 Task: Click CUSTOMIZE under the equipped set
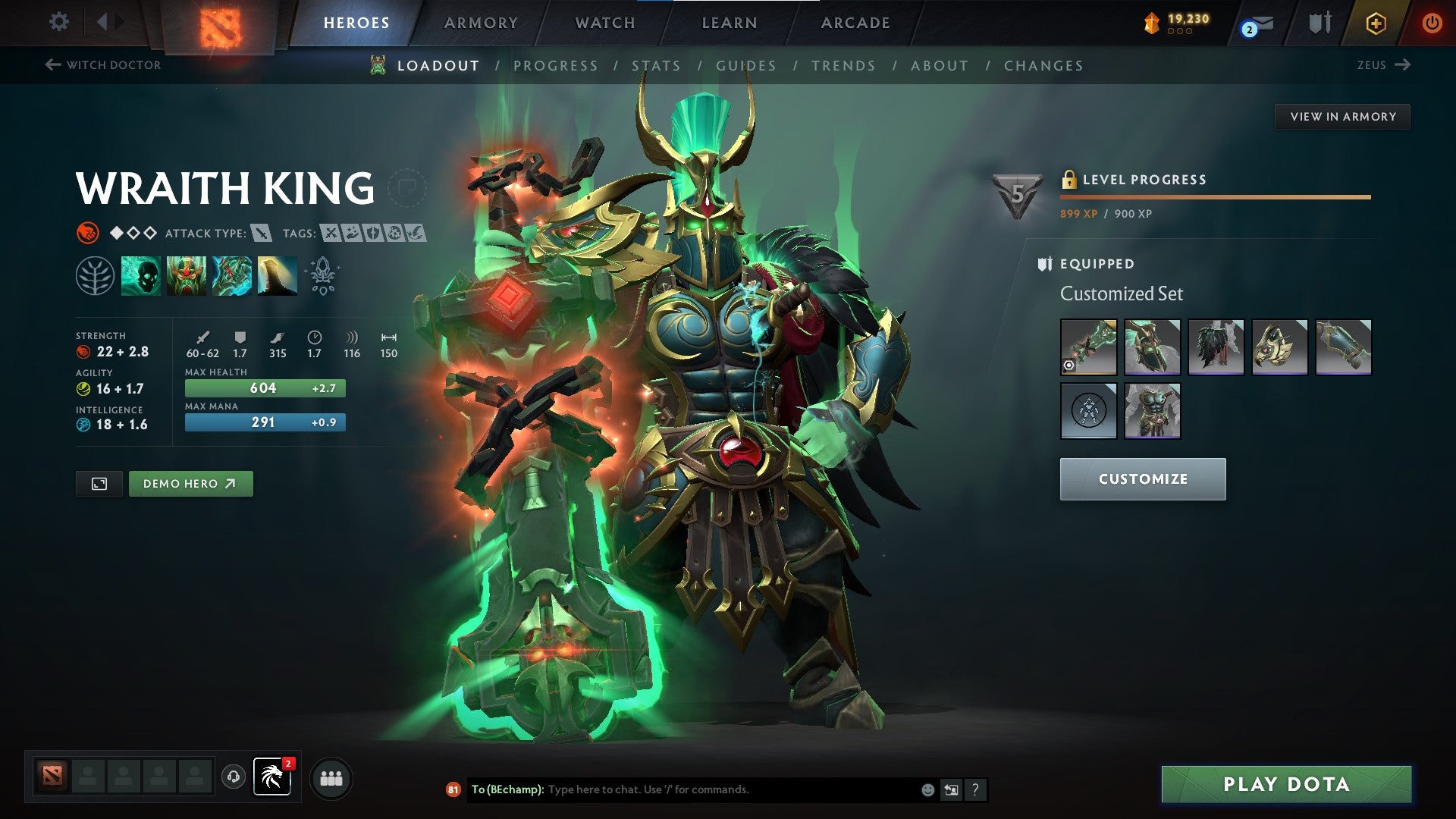[1142, 479]
